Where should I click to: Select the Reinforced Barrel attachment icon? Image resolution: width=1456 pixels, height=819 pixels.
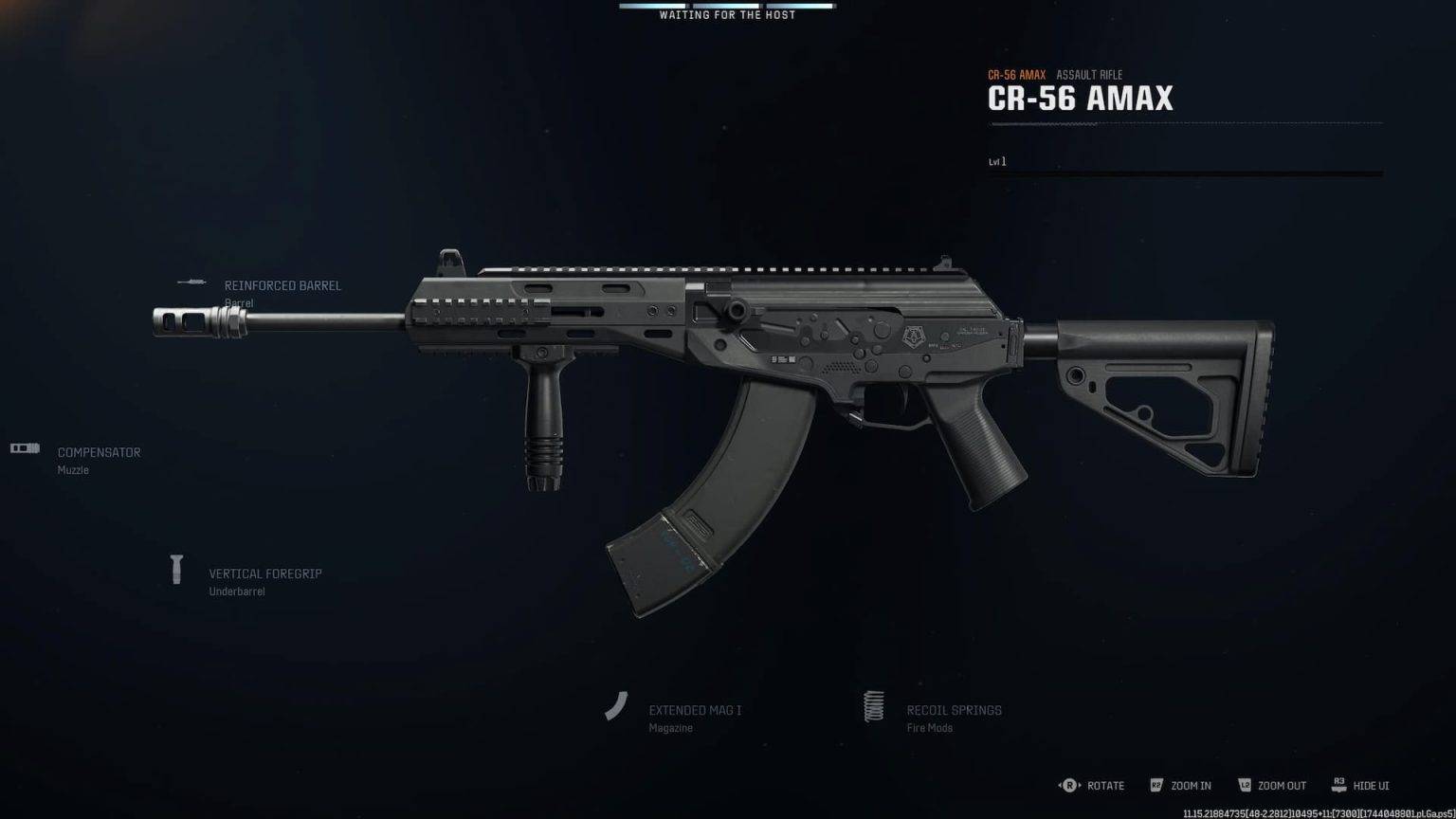click(x=192, y=282)
